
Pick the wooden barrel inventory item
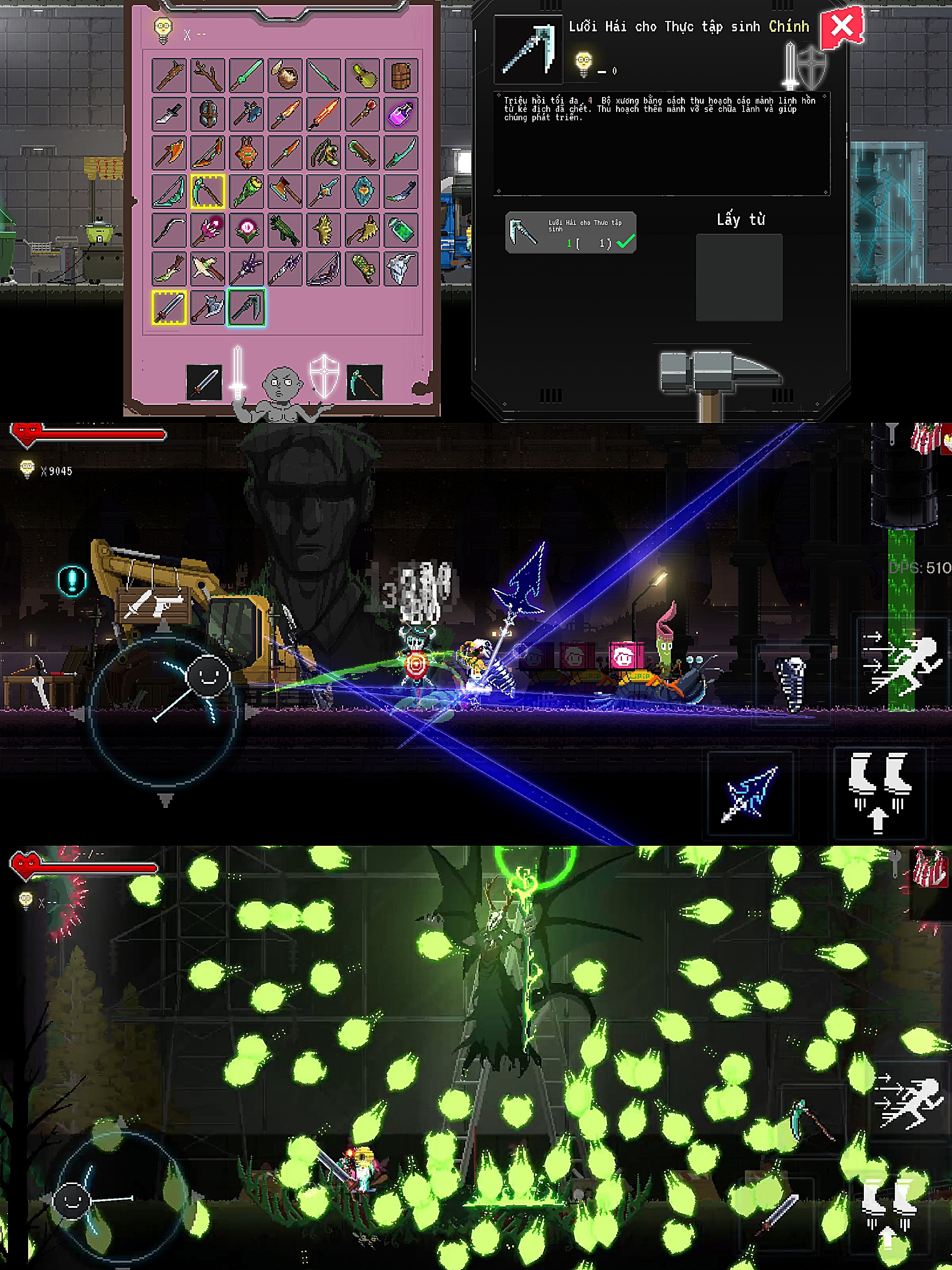[x=401, y=75]
